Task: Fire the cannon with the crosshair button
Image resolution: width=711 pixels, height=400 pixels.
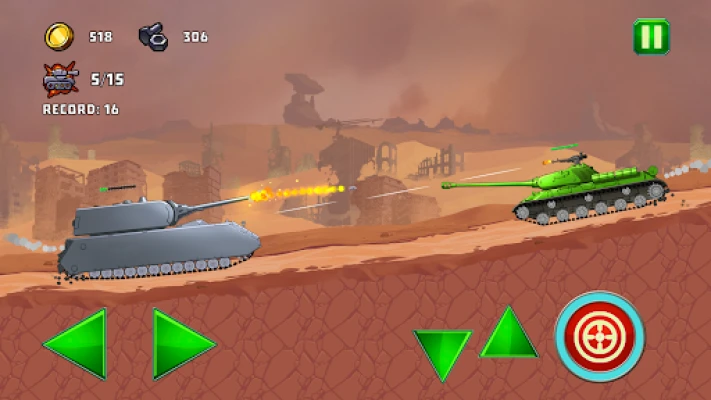Action: click(600, 336)
